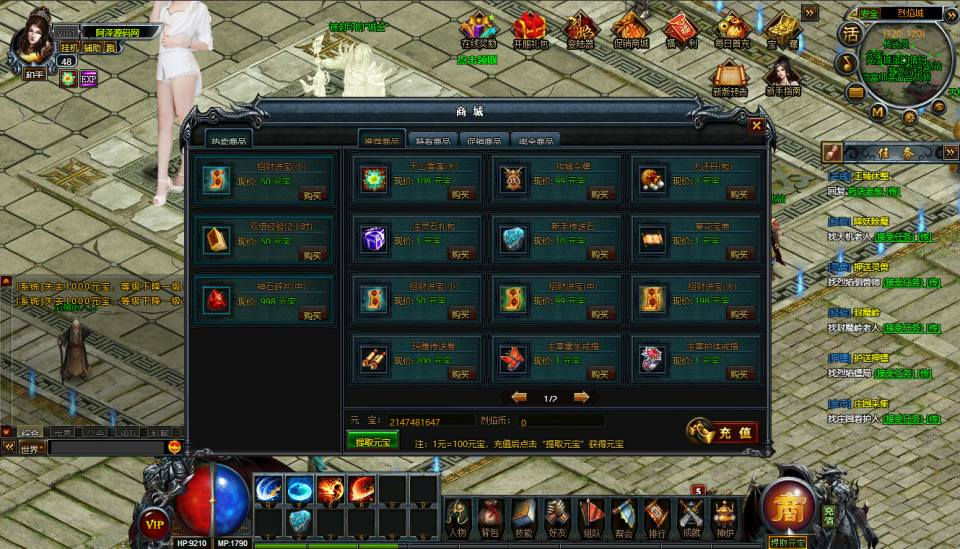The width and height of the screenshot is (960, 549).
Task: Open the 排行 ranking icon
Action: 656,515
